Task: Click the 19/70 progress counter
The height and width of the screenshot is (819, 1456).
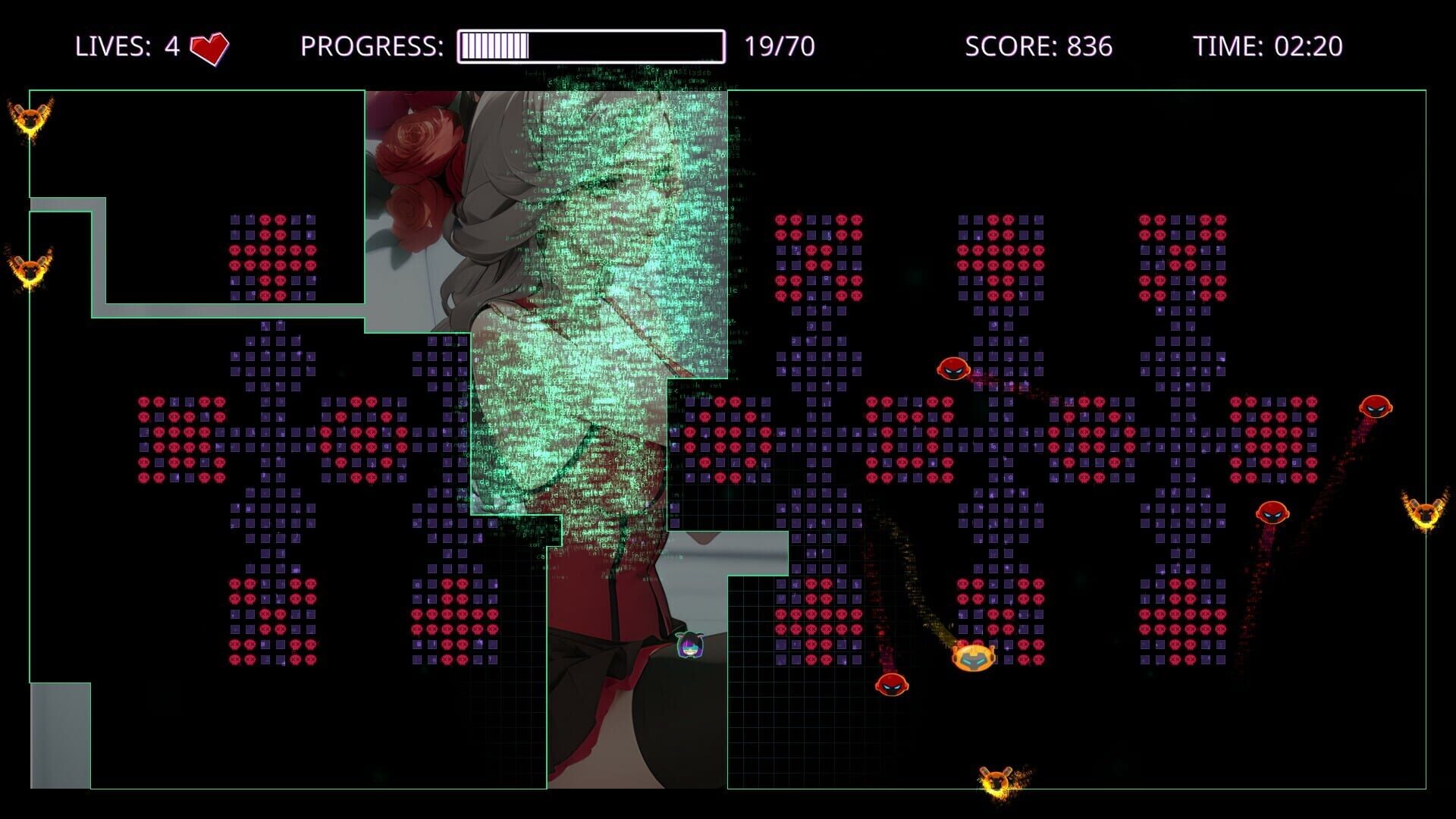Action: point(780,47)
